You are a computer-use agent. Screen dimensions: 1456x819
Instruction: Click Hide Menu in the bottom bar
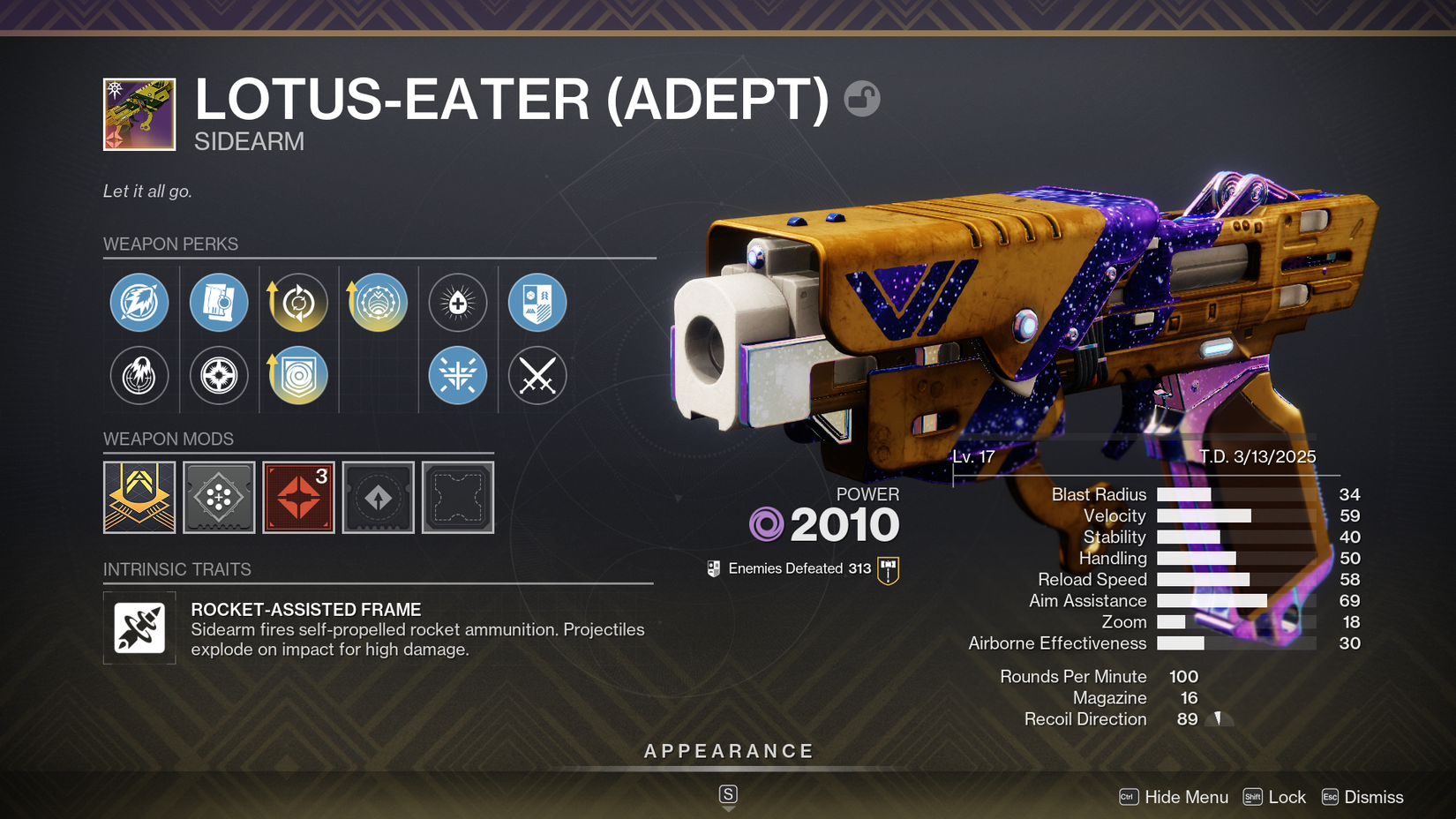click(1186, 796)
